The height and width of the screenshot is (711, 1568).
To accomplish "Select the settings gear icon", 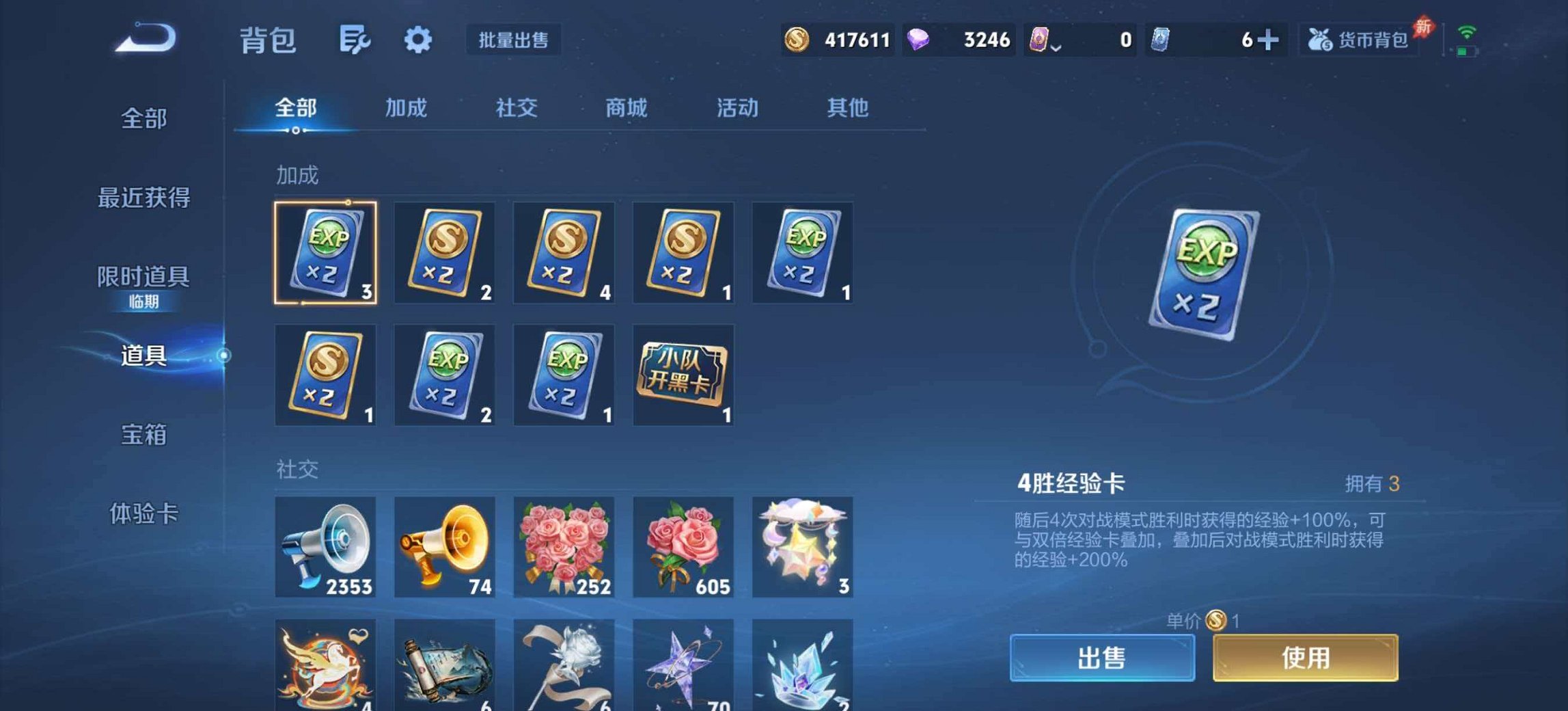I will (x=419, y=40).
